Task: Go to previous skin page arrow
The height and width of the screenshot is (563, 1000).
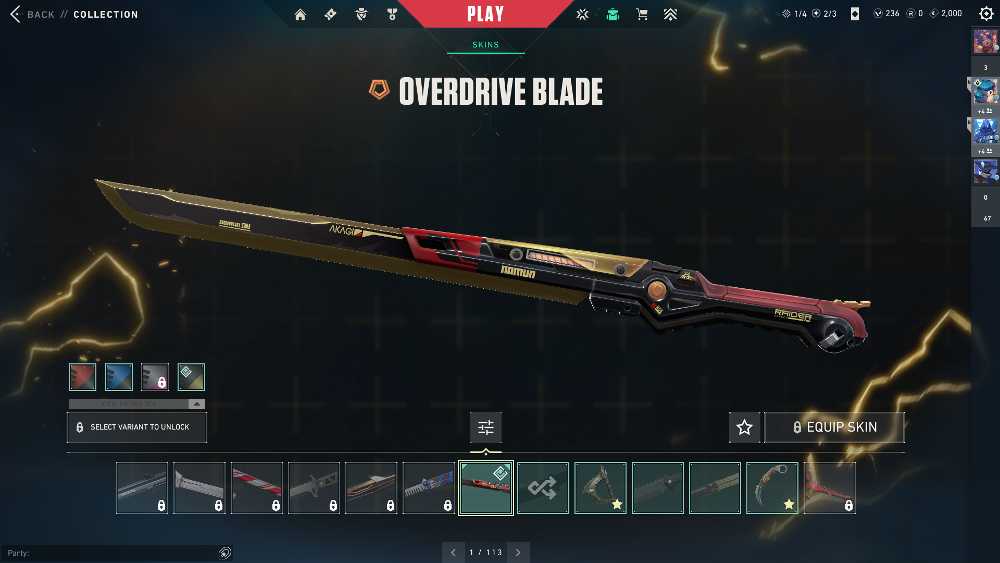Action: click(453, 552)
